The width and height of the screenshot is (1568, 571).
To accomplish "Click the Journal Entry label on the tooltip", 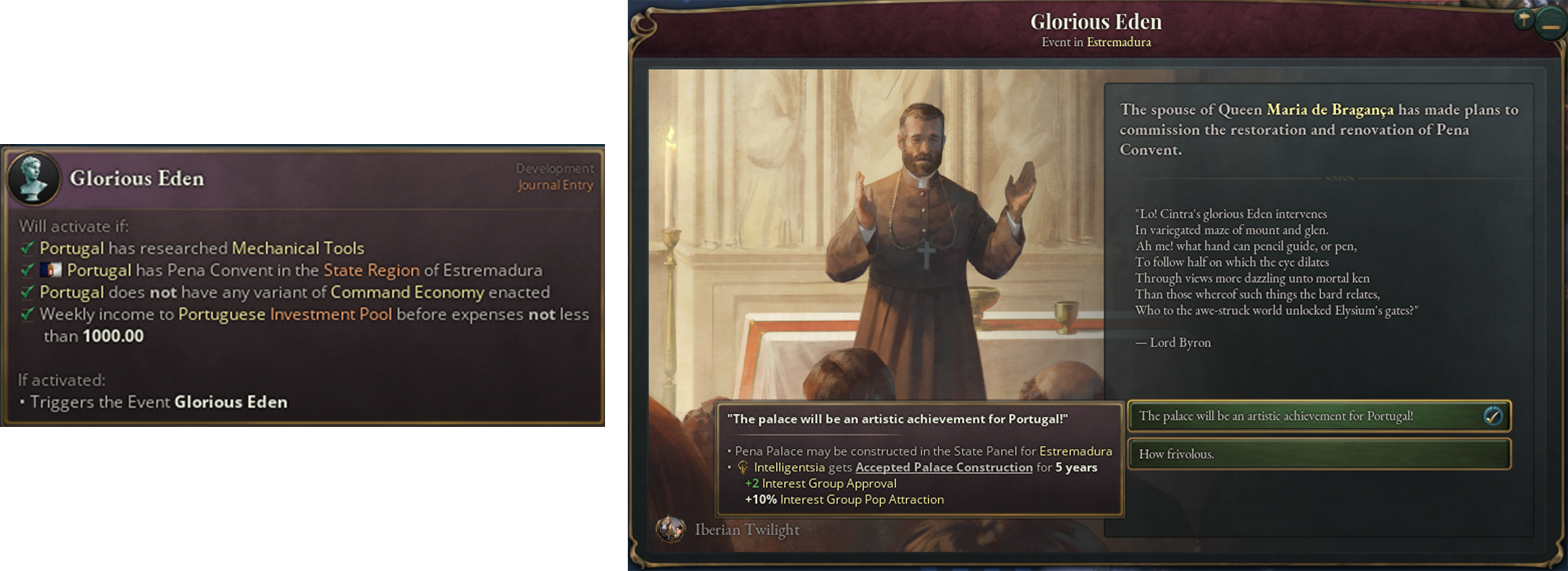I will coord(557,186).
